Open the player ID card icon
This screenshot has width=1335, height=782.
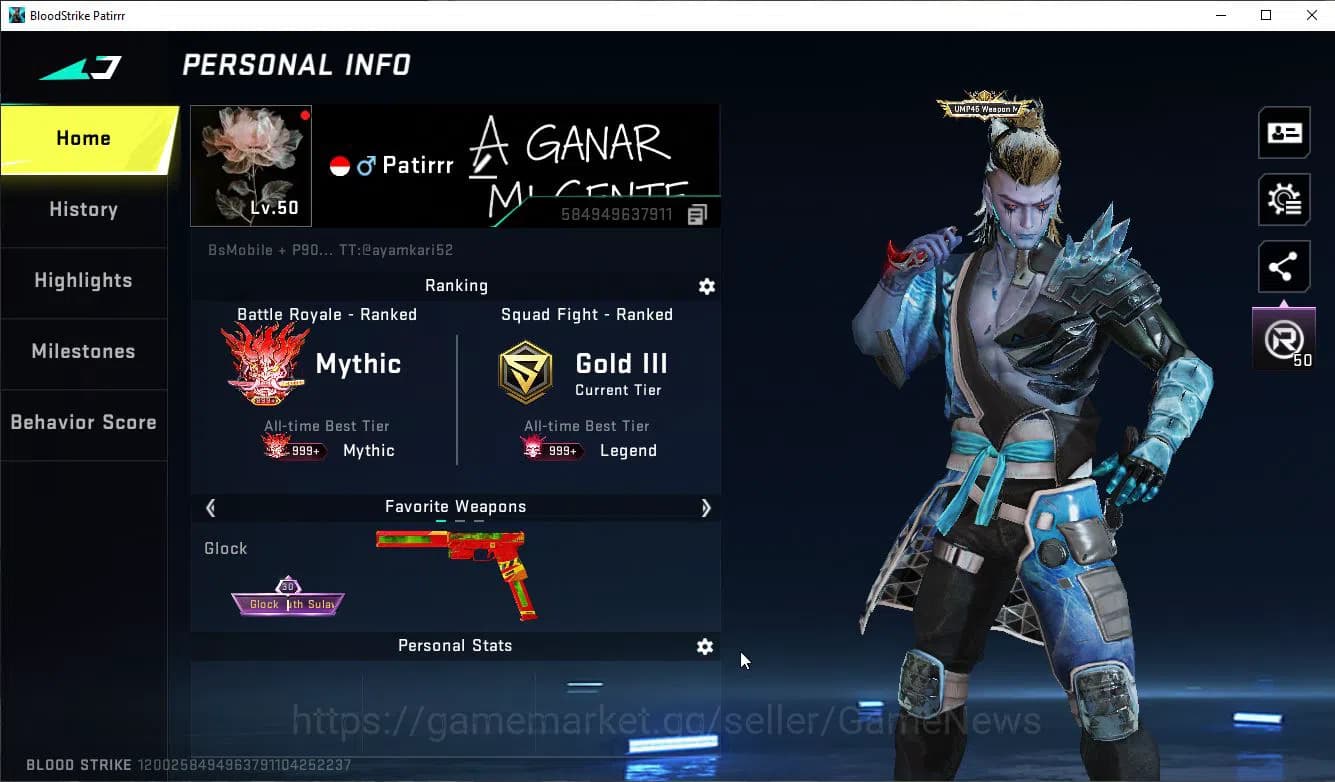pos(1283,132)
